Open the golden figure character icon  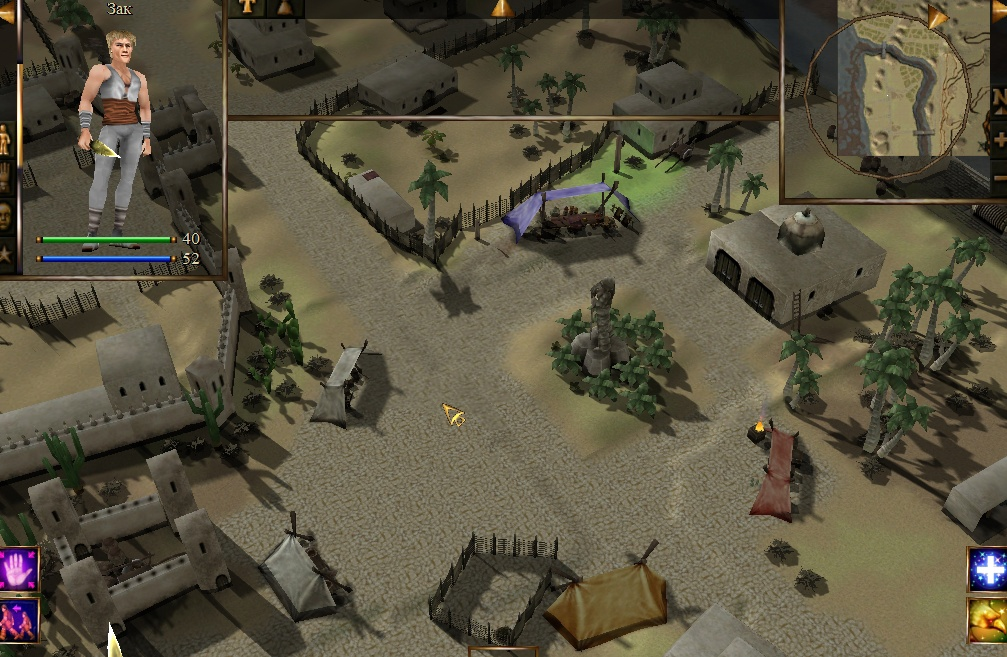click(x=7, y=141)
